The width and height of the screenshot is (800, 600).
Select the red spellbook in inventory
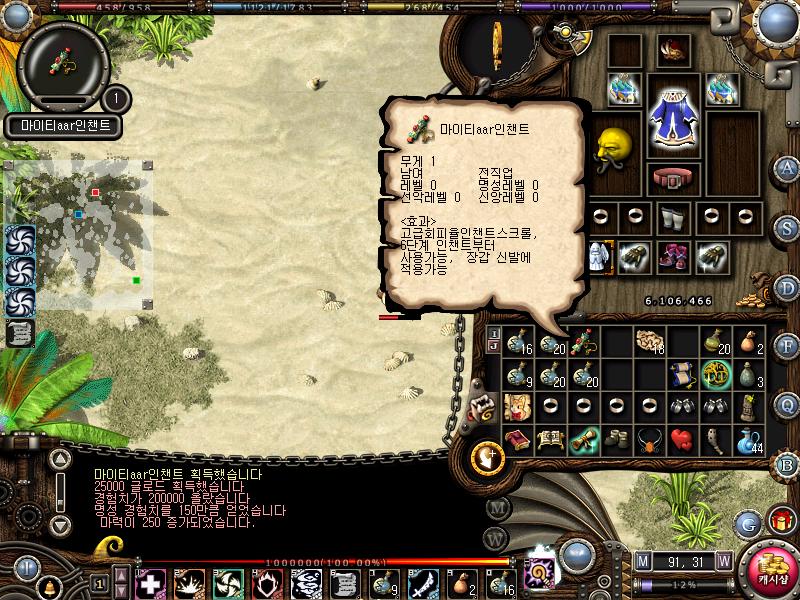pos(518,440)
